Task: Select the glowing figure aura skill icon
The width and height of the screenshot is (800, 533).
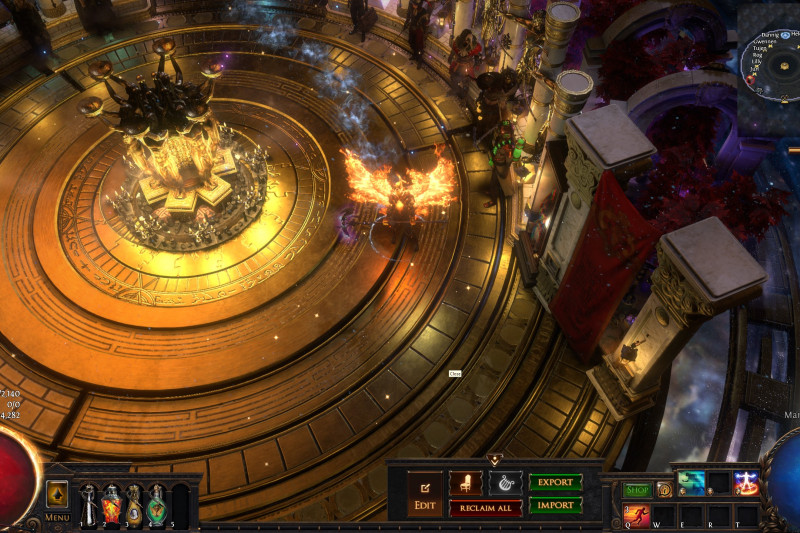Action: tap(746, 483)
